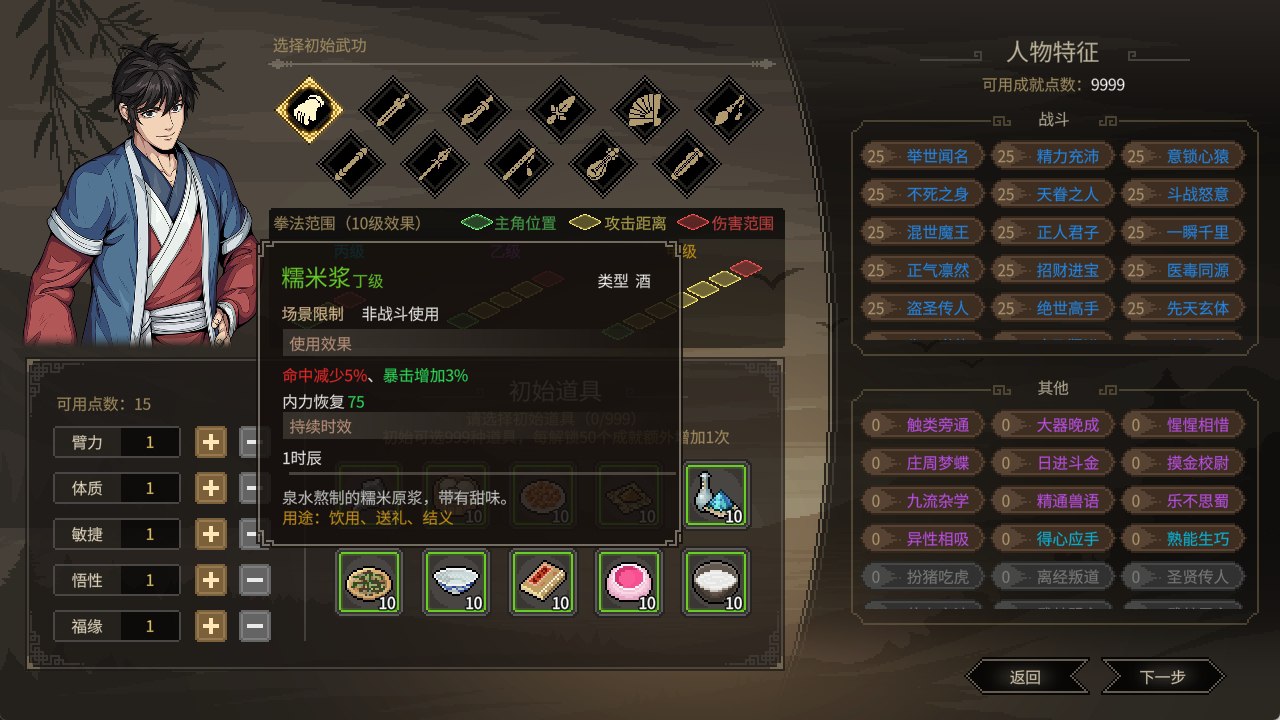The width and height of the screenshot is (1280, 720).
Task: Decrease 悟性 with its minus button
Action: (255, 579)
